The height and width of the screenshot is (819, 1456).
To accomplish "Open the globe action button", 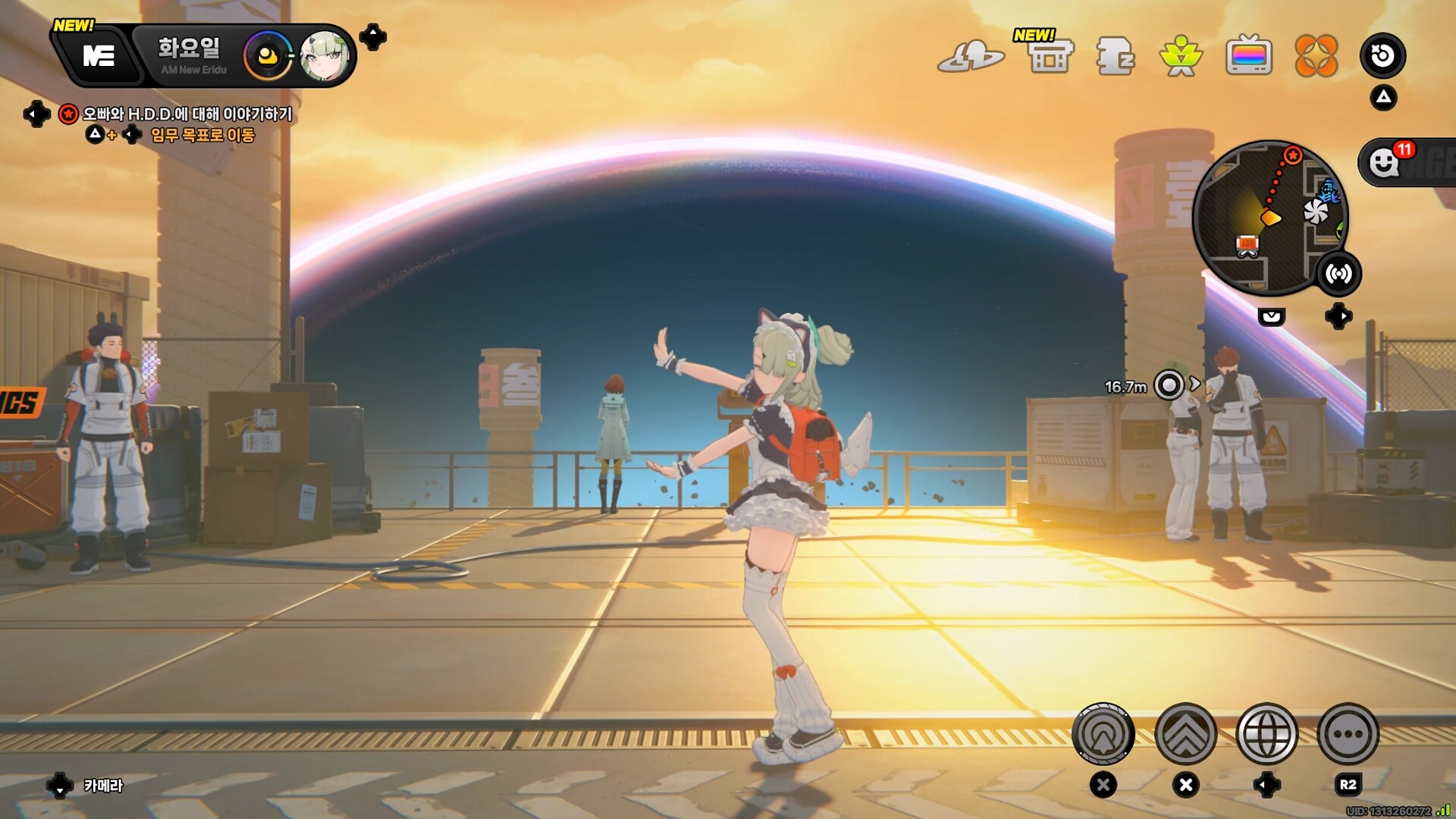I will (x=1266, y=734).
